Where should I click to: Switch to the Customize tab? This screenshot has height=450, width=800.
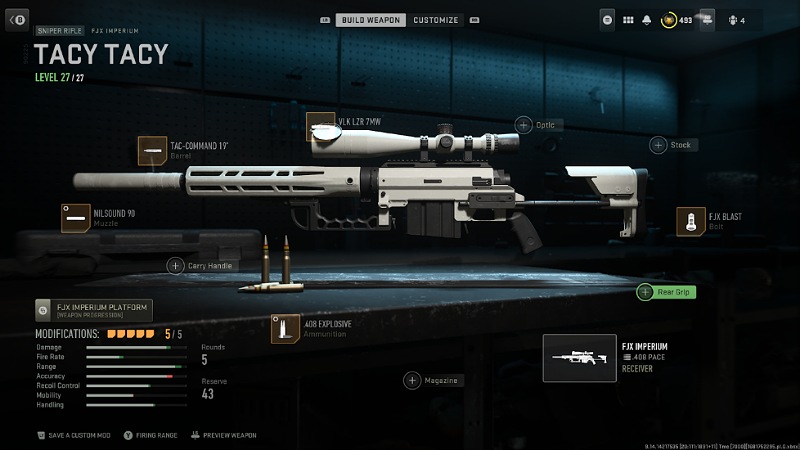pos(436,20)
